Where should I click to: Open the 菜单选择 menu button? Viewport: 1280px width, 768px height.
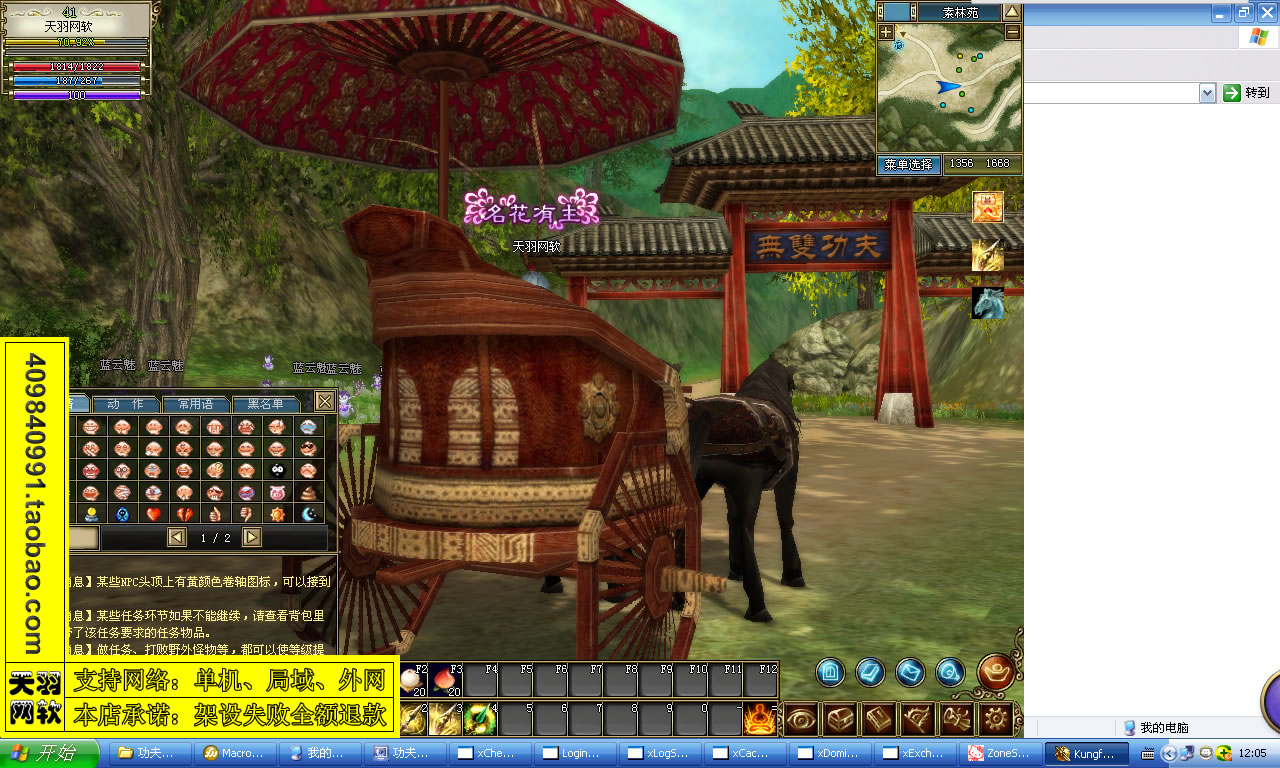click(908, 164)
